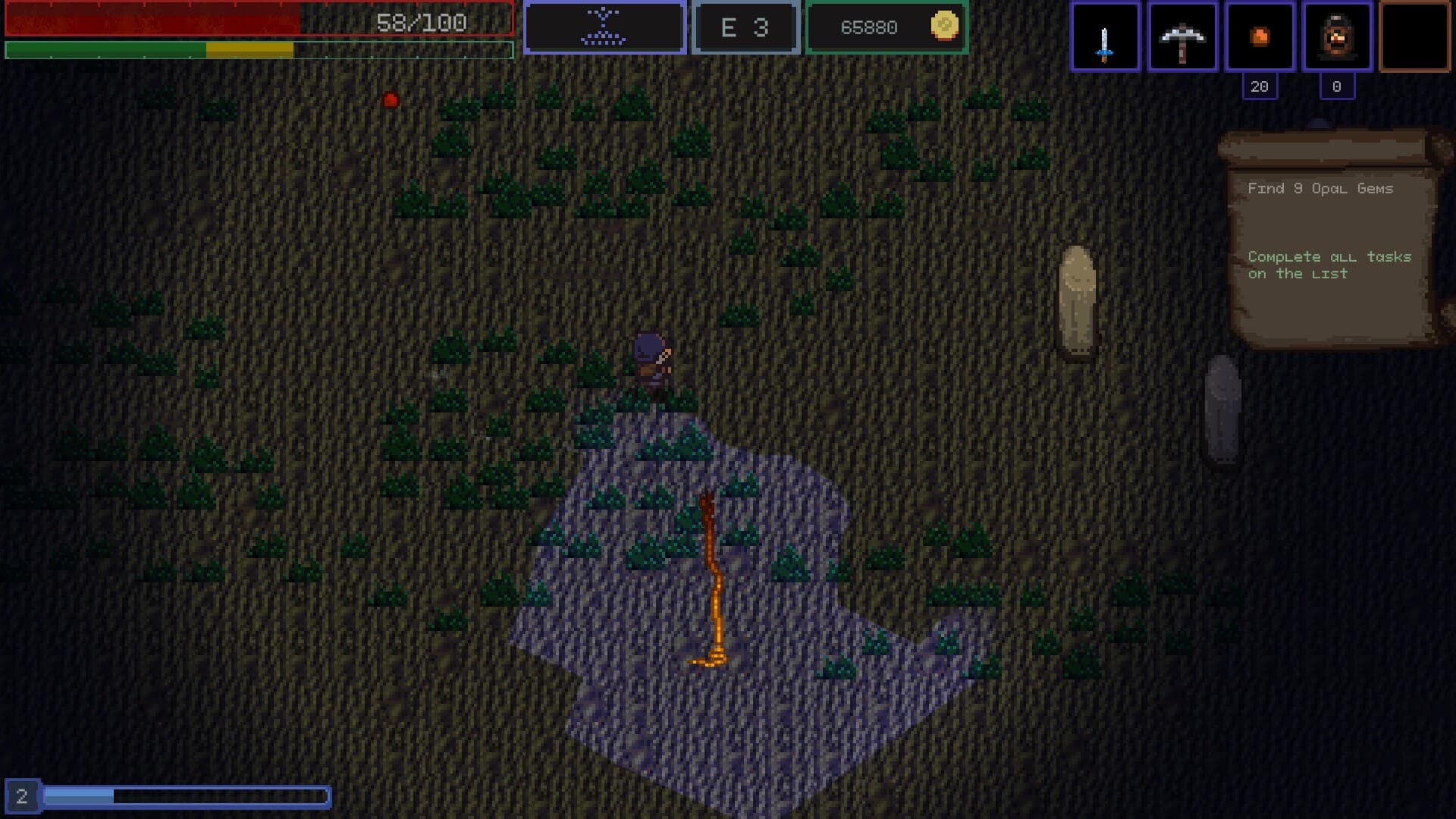The height and width of the screenshot is (819, 1456).
Task: Select the lantern item with count 0
Action: point(1337,37)
